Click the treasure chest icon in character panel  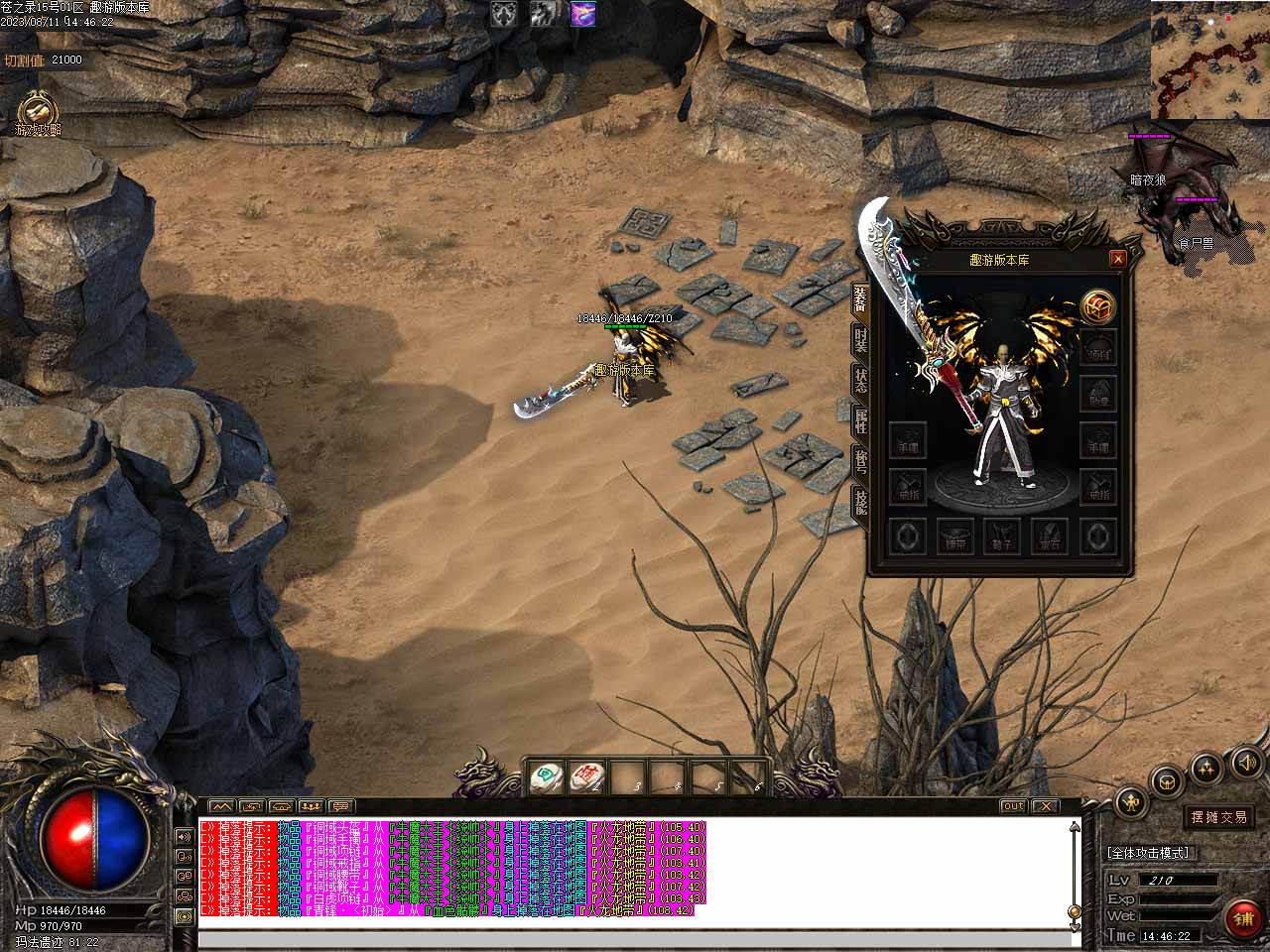coord(1097,306)
